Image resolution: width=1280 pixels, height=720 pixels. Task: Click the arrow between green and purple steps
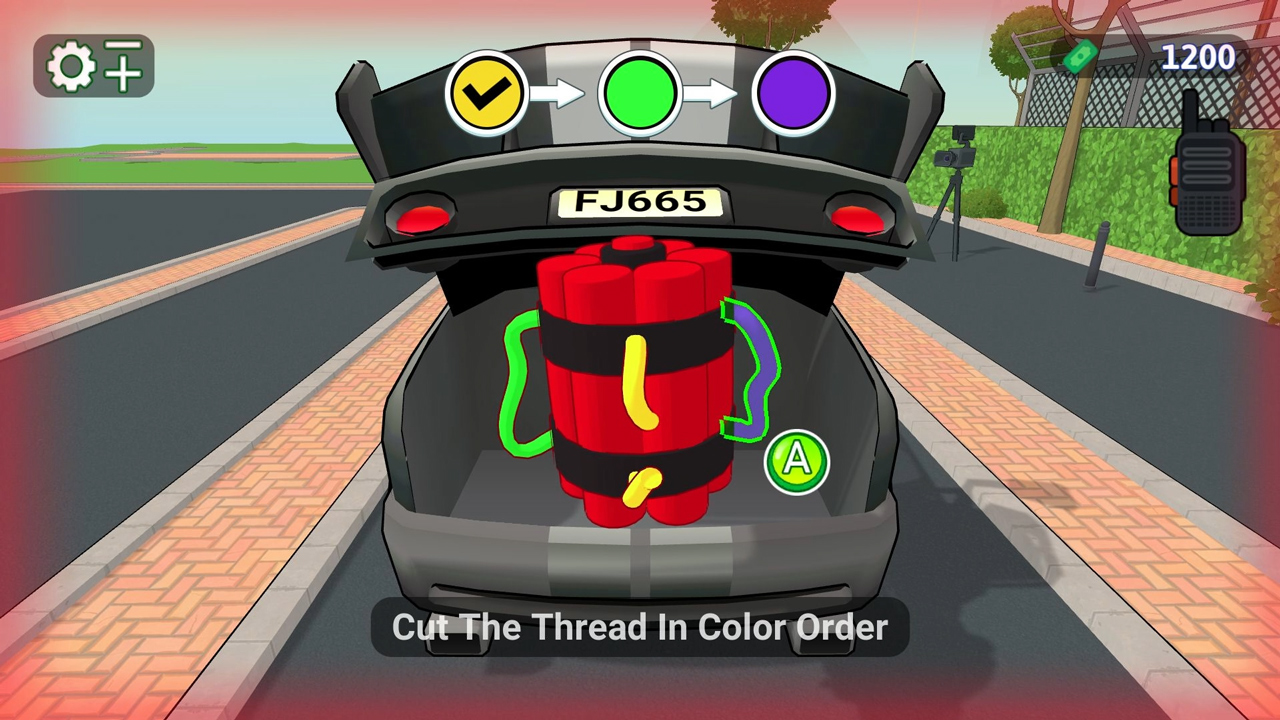tap(718, 92)
